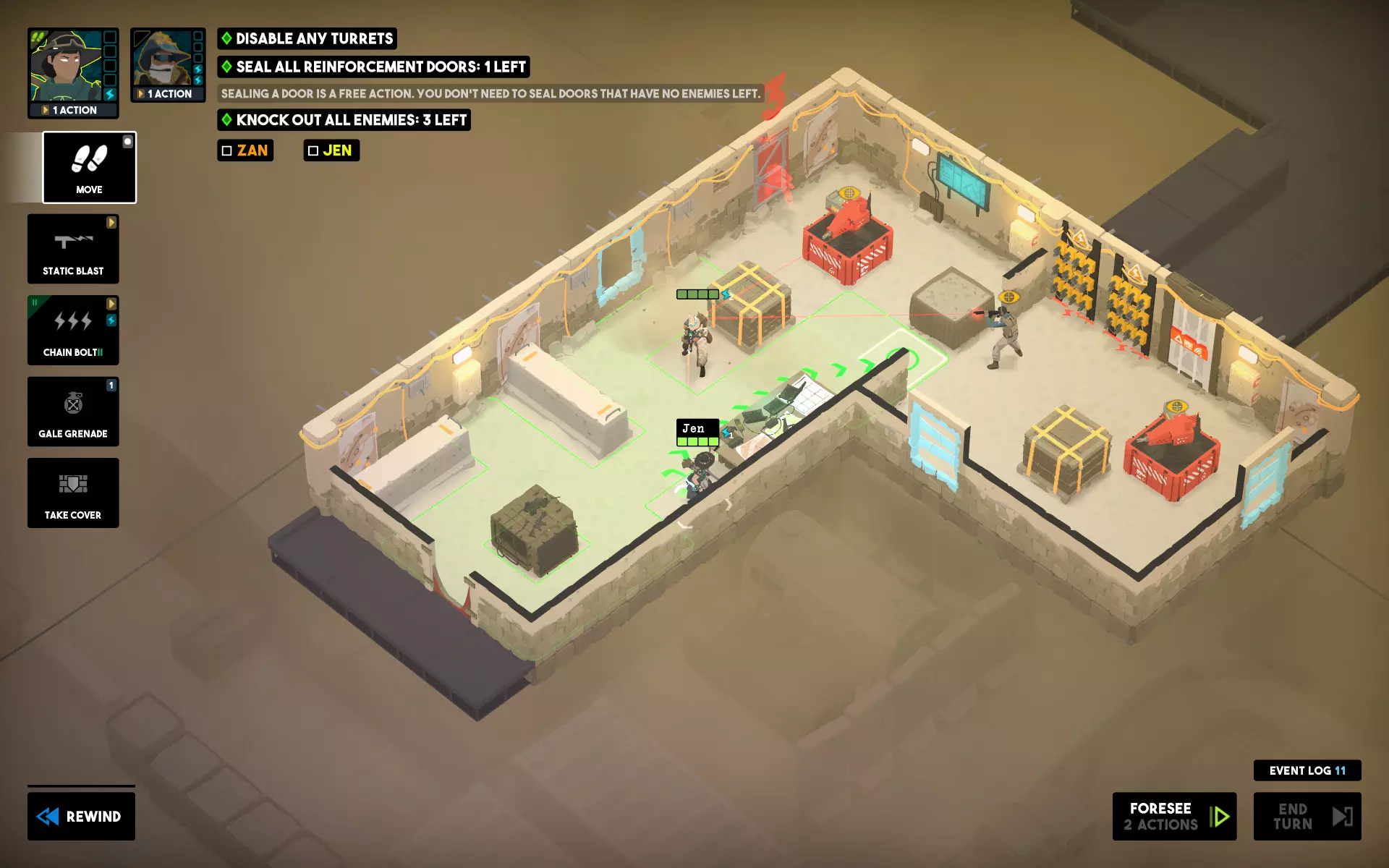This screenshot has width=1389, height=868.
Task: Click the Foresee 2 Actions button
Action: 1173,816
